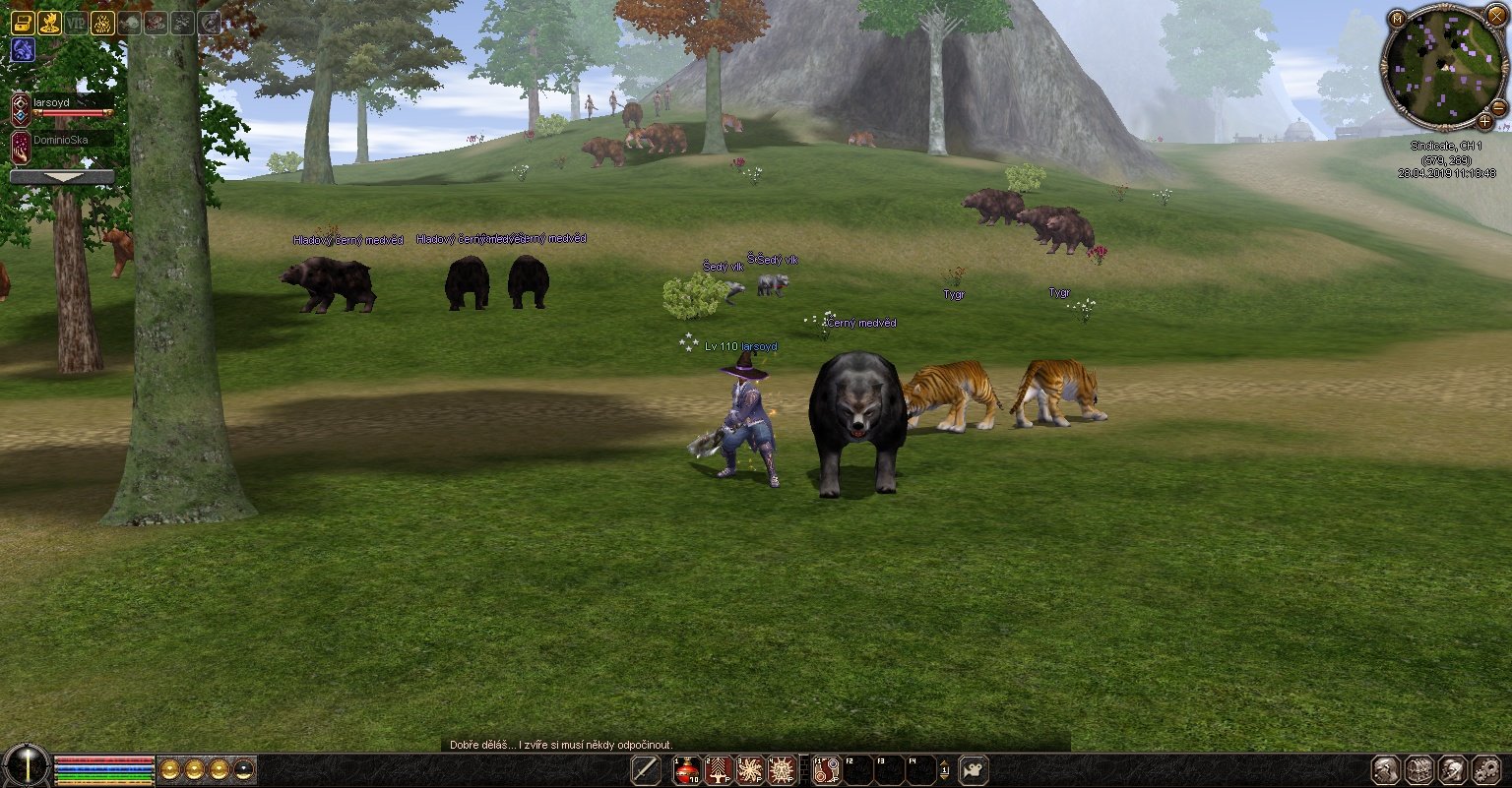Screen dimensions: 1512x788
Task: Toggle the camera mode button
Action: (974, 770)
